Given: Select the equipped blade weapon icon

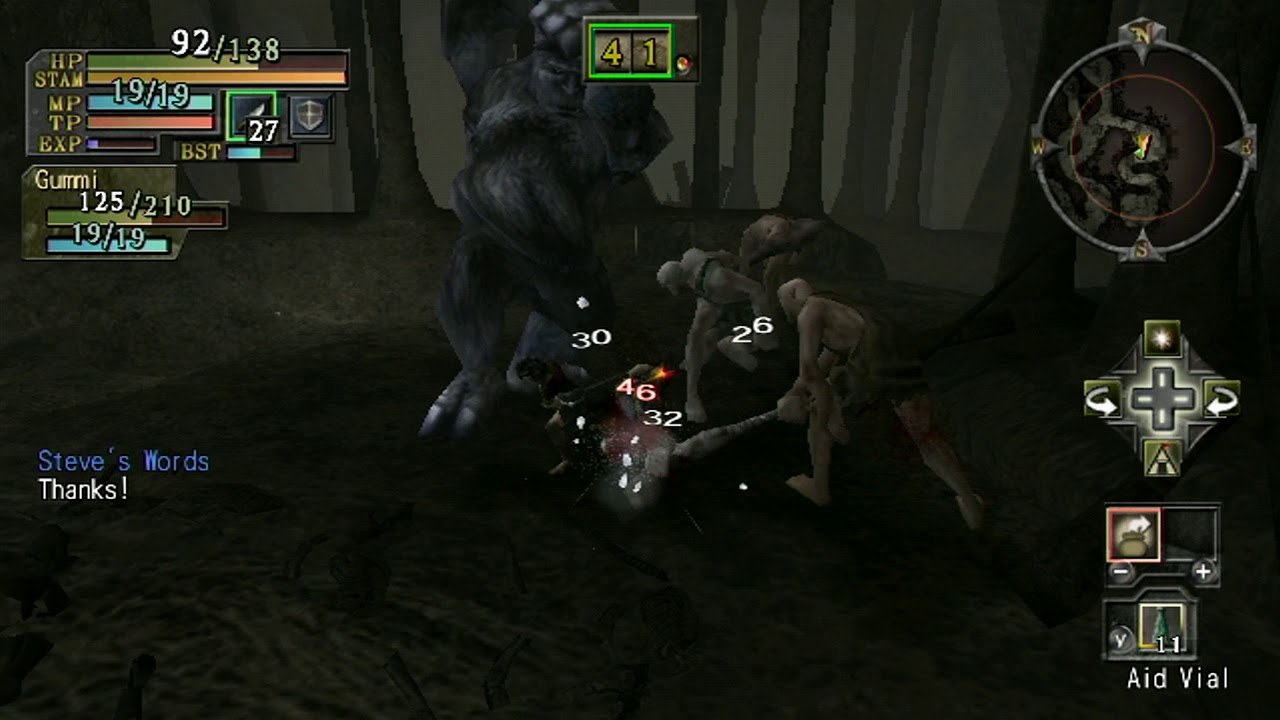Looking at the screenshot, I should (251, 116).
